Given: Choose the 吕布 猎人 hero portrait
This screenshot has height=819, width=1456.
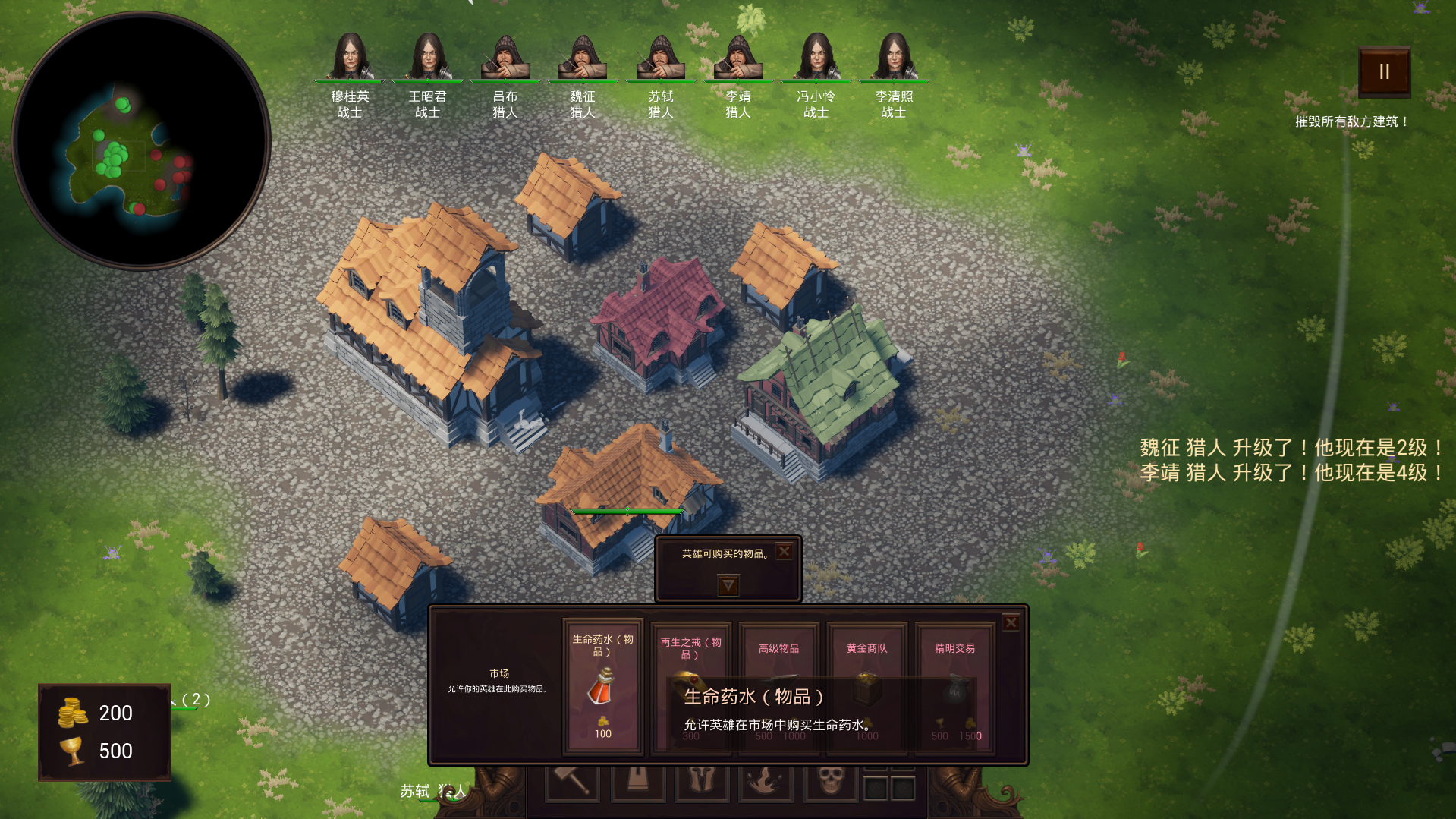Looking at the screenshot, I should [x=505, y=57].
